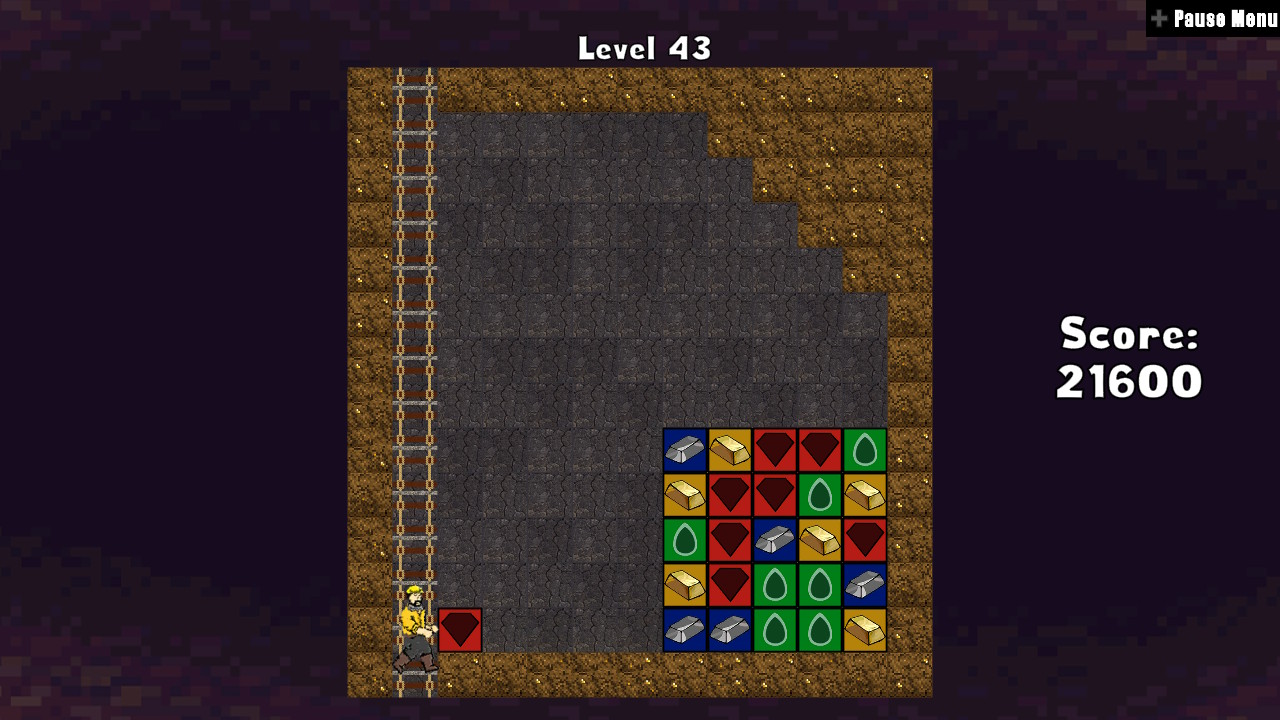
Task: Click the emerald at the top-right of the gem grid
Action: click(865, 450)
